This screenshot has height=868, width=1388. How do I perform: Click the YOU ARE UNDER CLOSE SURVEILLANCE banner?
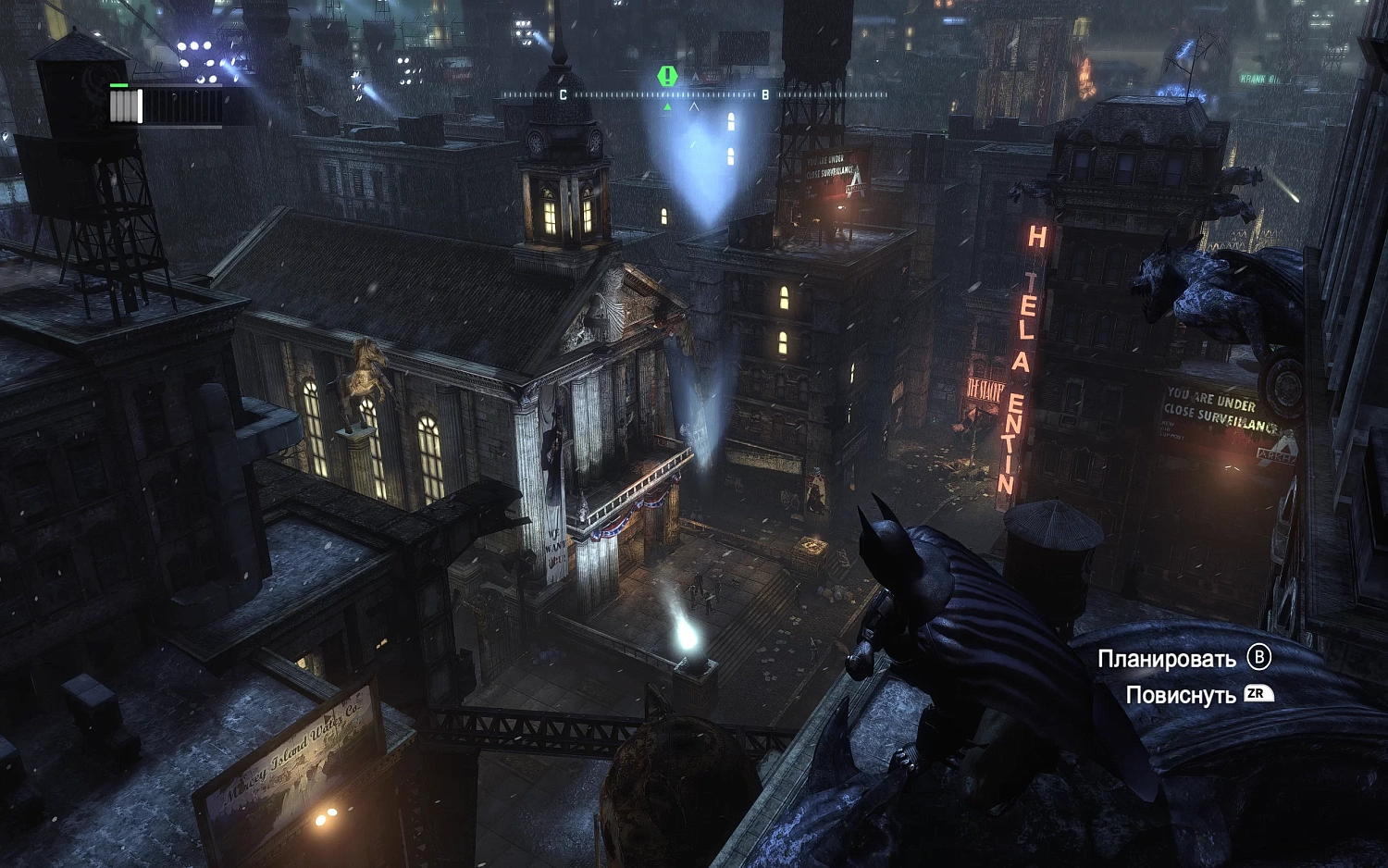pyautogui.click(x=1214, y=410)
